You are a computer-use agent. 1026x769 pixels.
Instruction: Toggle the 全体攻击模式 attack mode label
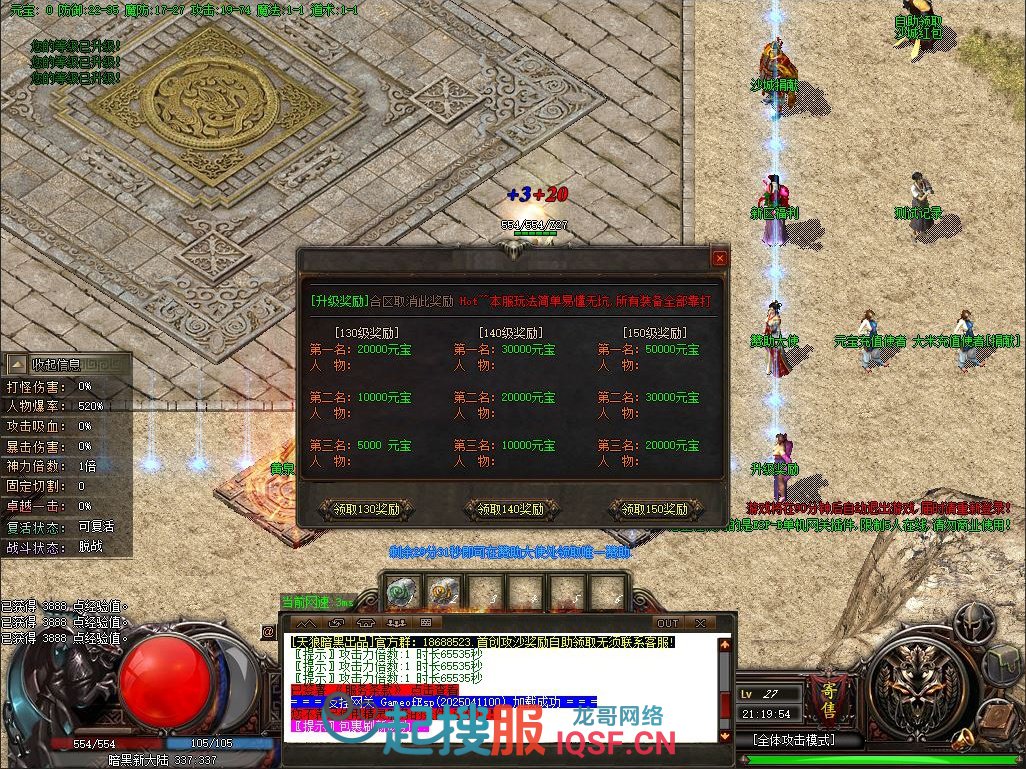tap(794, 741)
